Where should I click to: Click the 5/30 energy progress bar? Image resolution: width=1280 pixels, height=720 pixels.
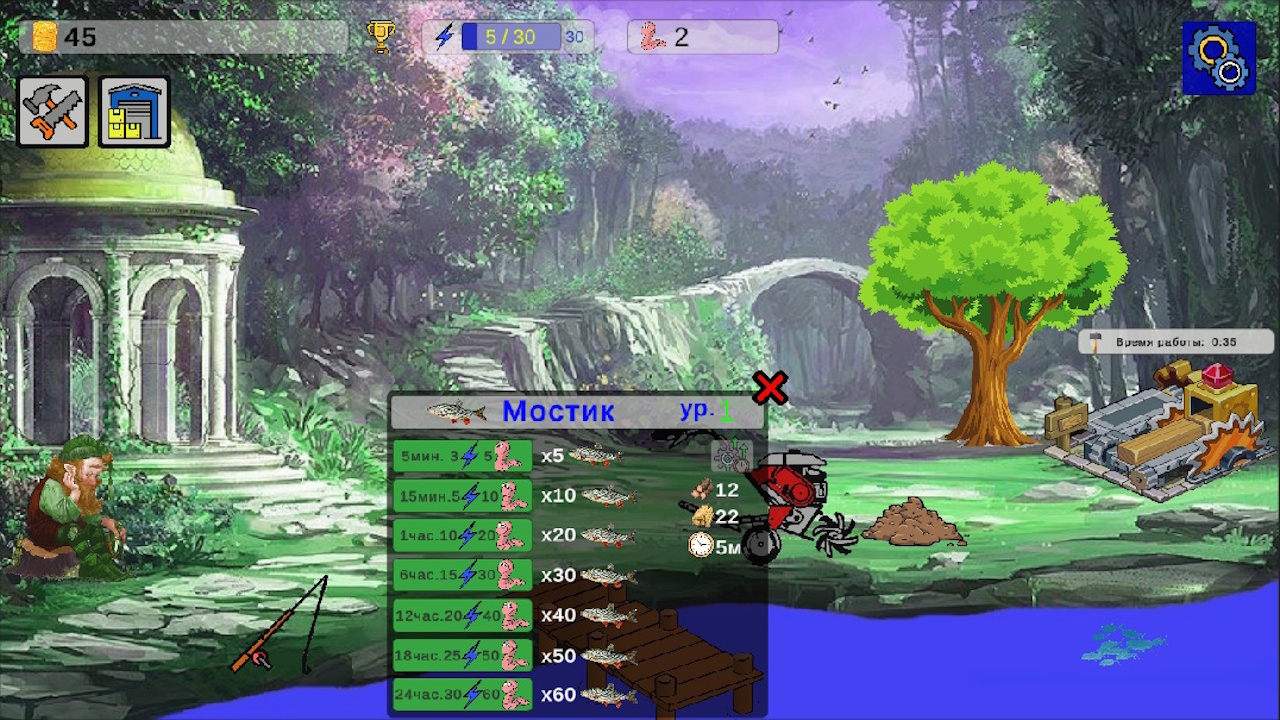[514, 36]
